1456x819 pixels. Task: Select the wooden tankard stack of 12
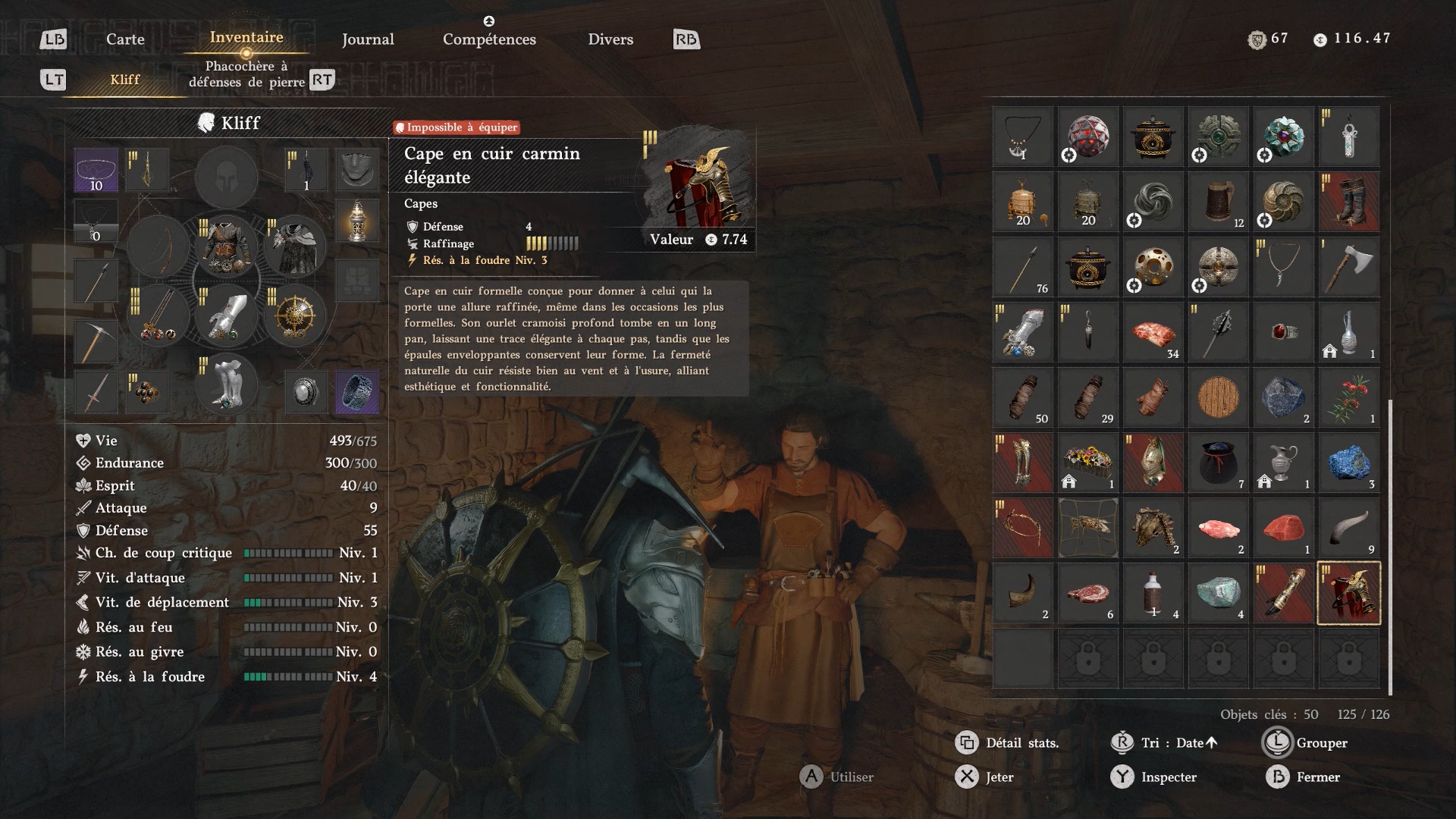click(x=1218, y=202)
